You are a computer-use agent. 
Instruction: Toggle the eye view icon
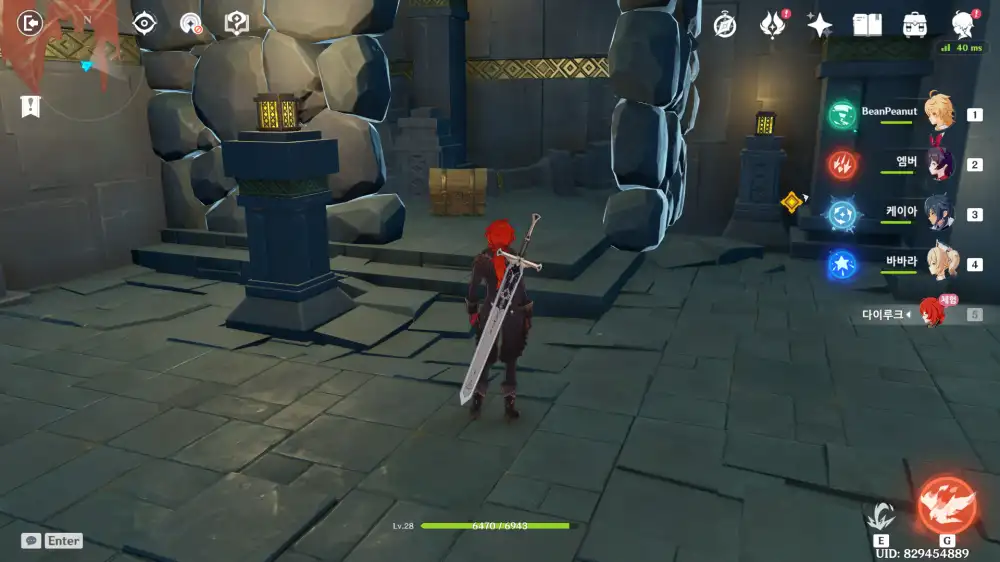[145, 23]
